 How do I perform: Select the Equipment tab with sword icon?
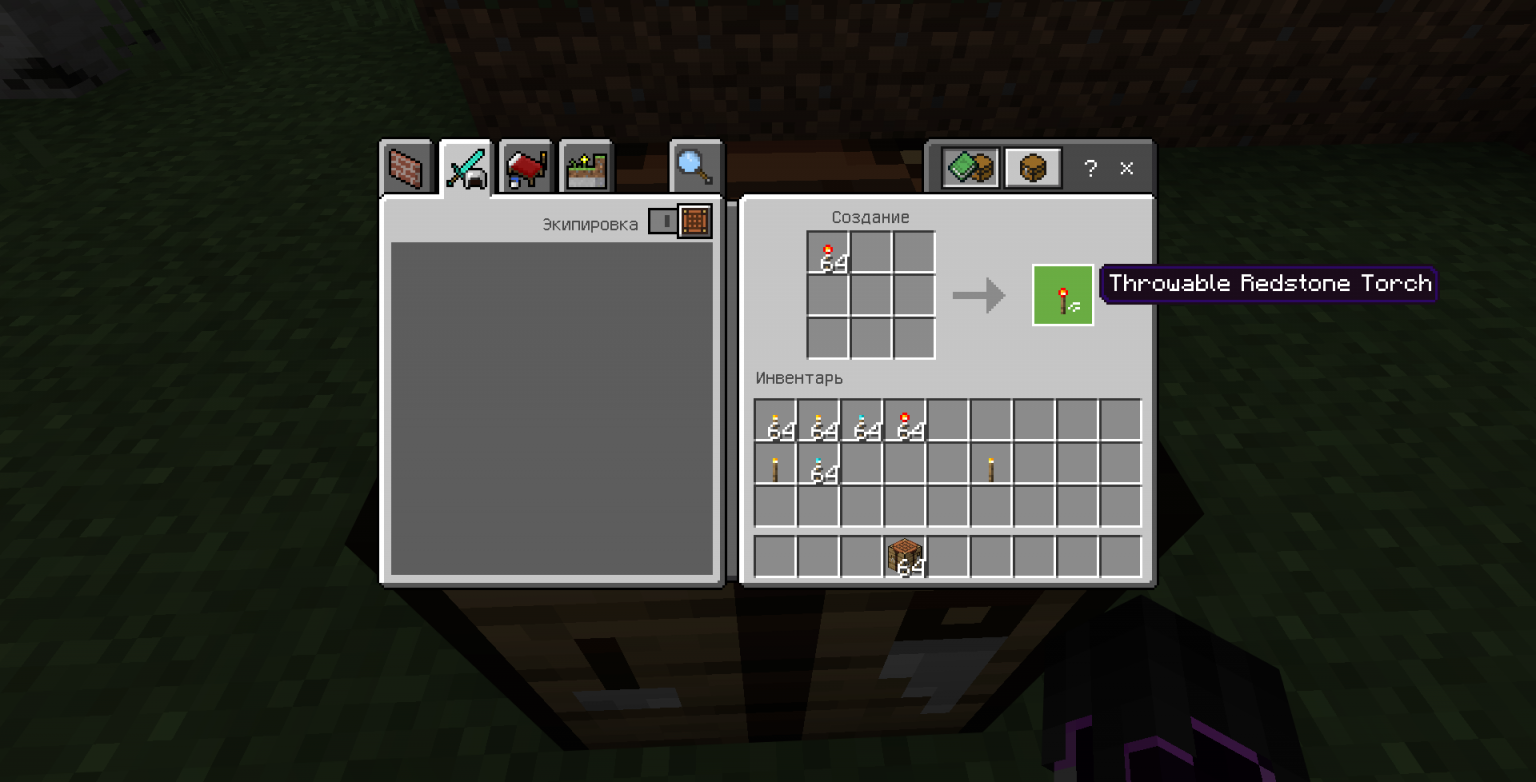click(466, 167)
